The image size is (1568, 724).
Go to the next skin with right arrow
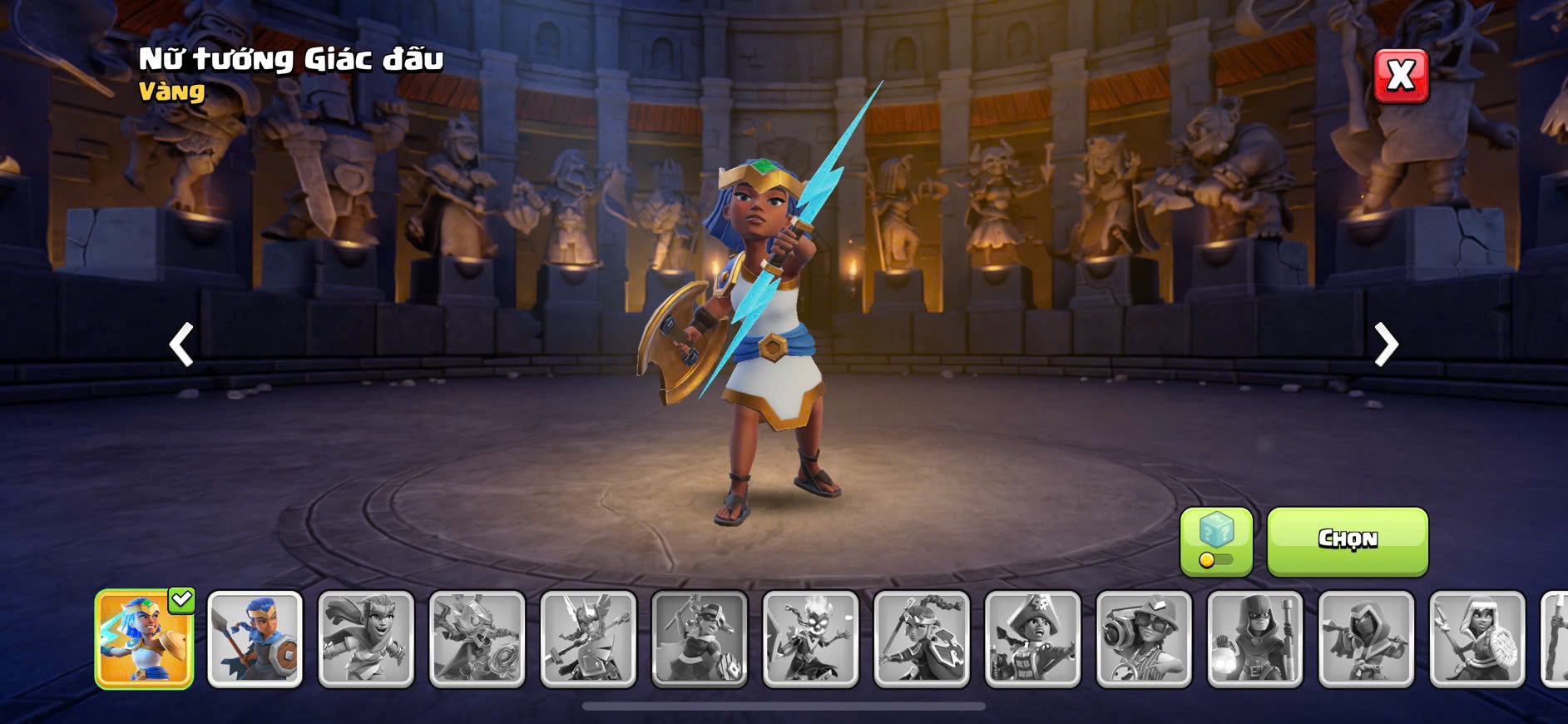click(x=1385, y=344)
